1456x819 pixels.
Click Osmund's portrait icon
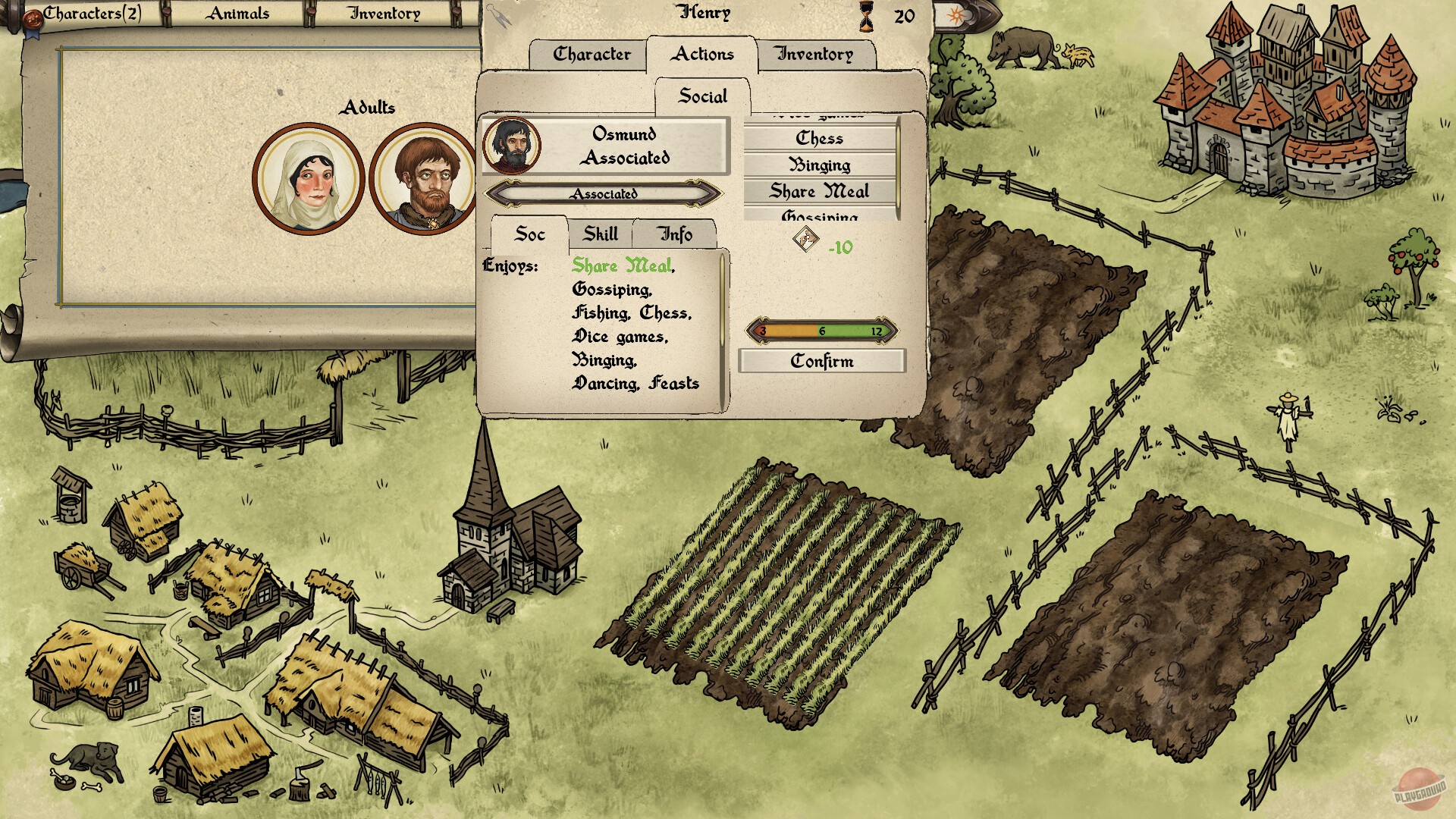514,146
